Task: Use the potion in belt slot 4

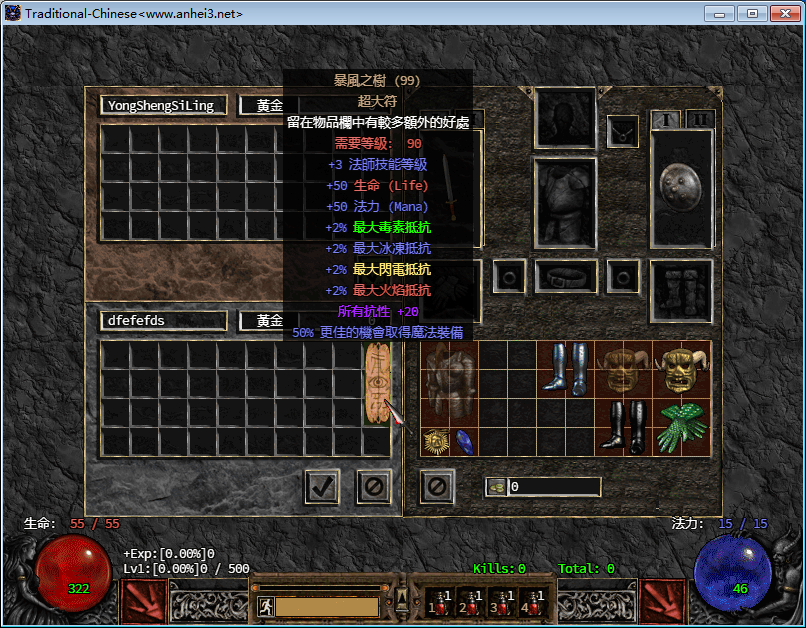Action: 529,602
